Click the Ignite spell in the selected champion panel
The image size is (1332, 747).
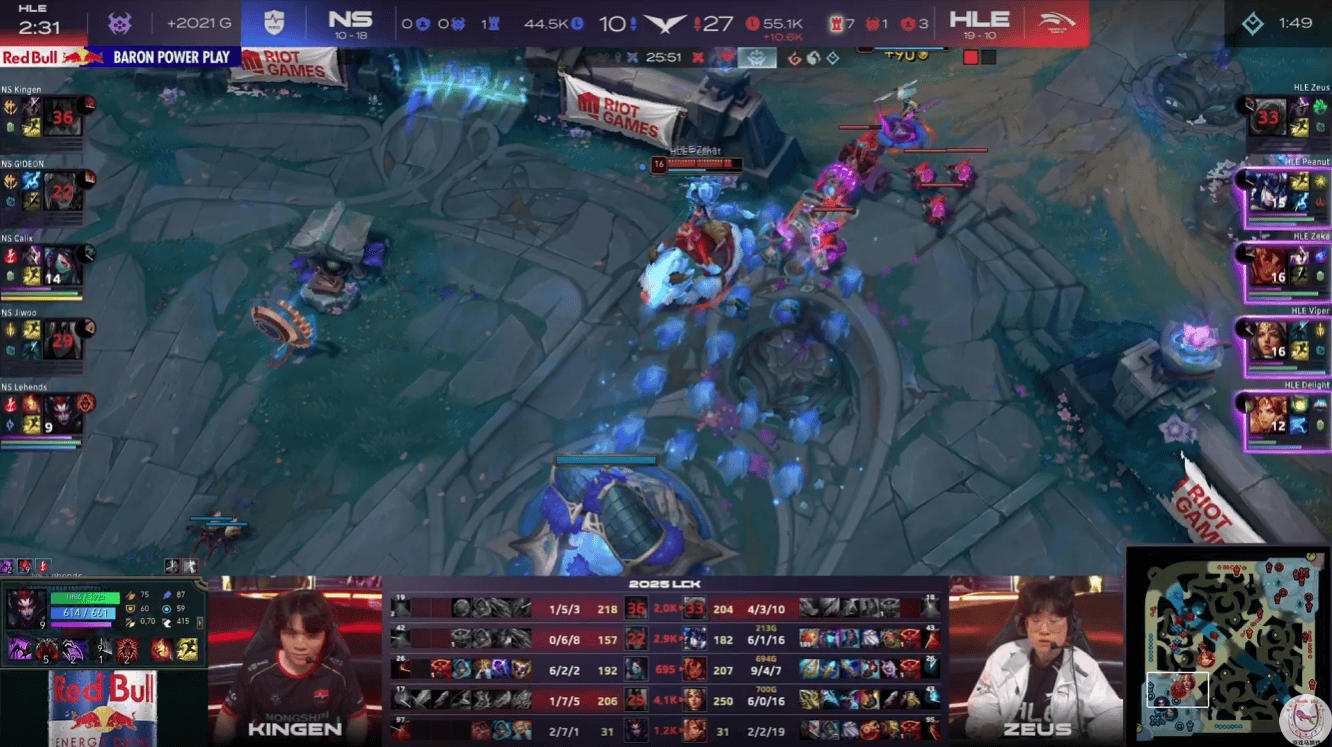coord(162,651)
